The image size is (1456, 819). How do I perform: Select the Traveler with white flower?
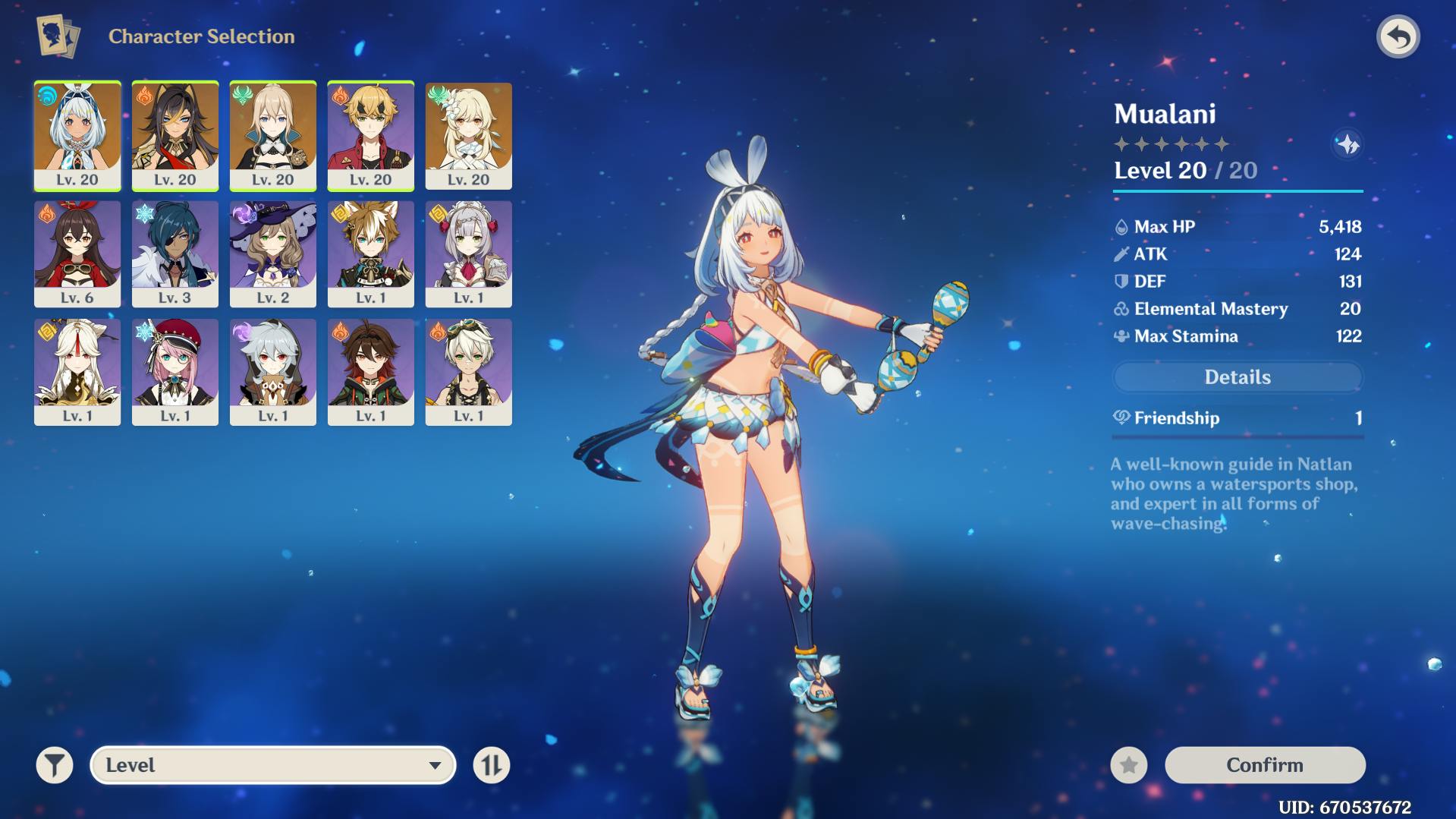pos(469,135)
